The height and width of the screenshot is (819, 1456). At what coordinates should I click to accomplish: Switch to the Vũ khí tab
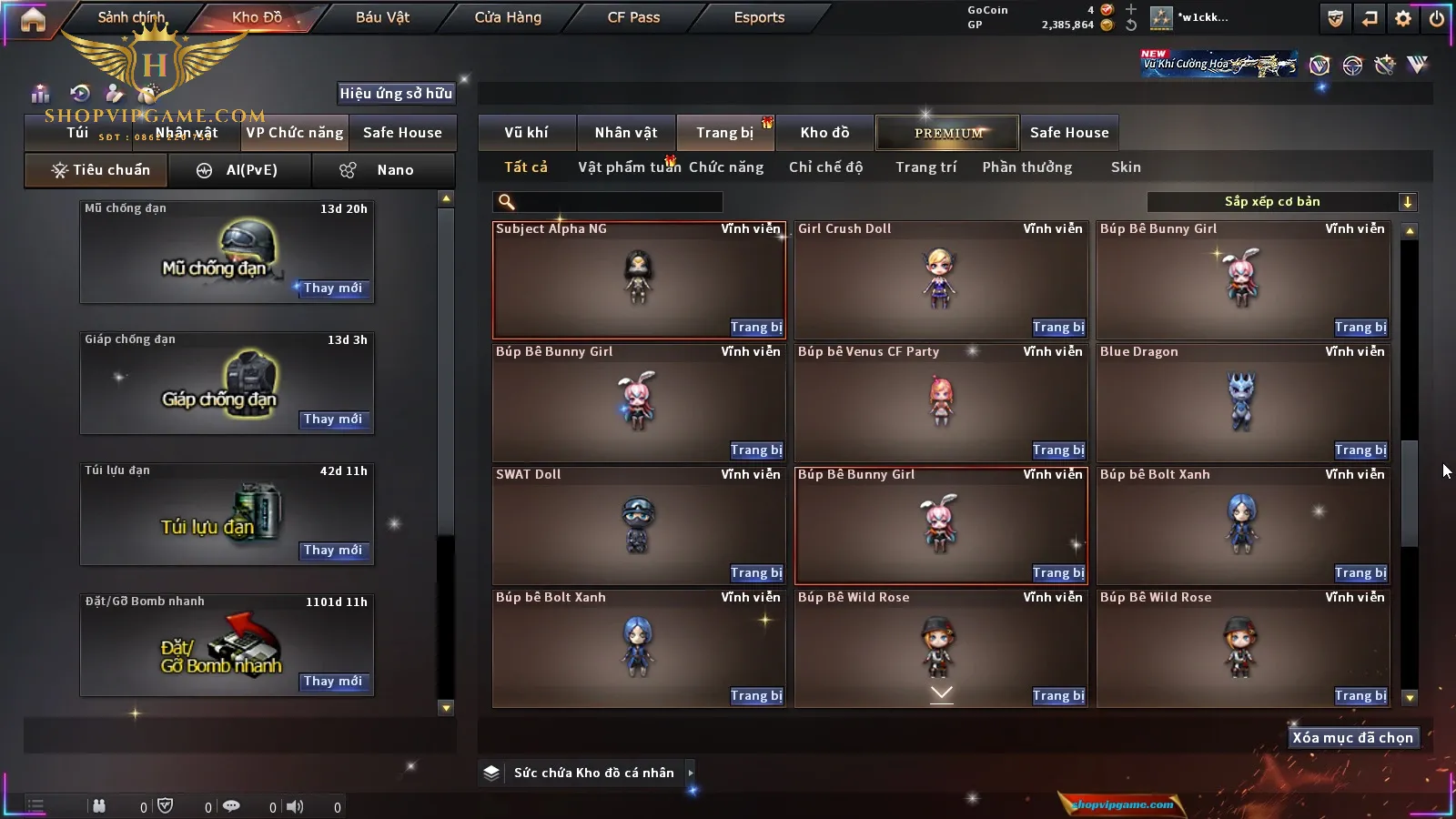coord(526,133)
